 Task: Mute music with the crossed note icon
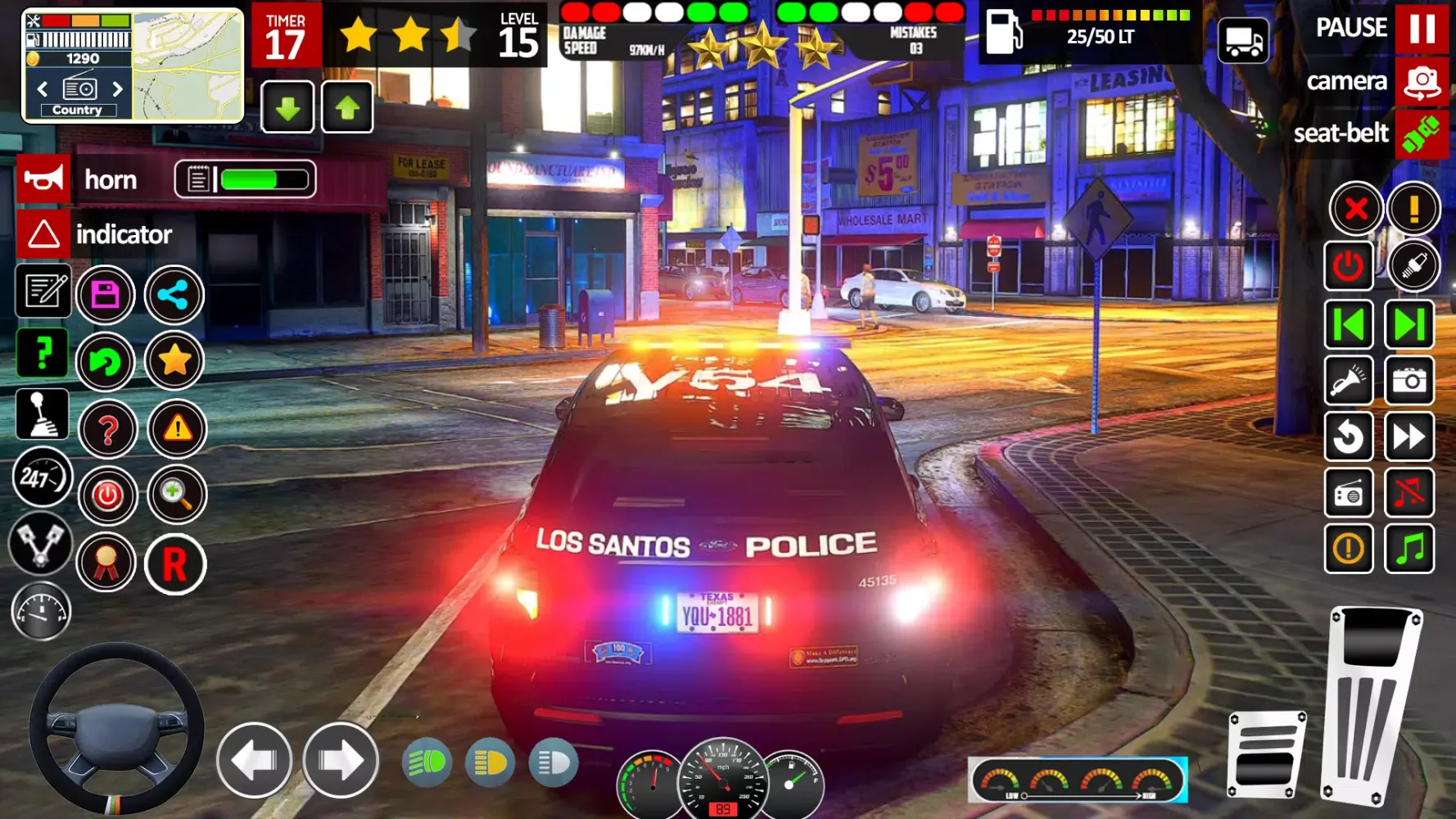click(x=1409, y=492)
